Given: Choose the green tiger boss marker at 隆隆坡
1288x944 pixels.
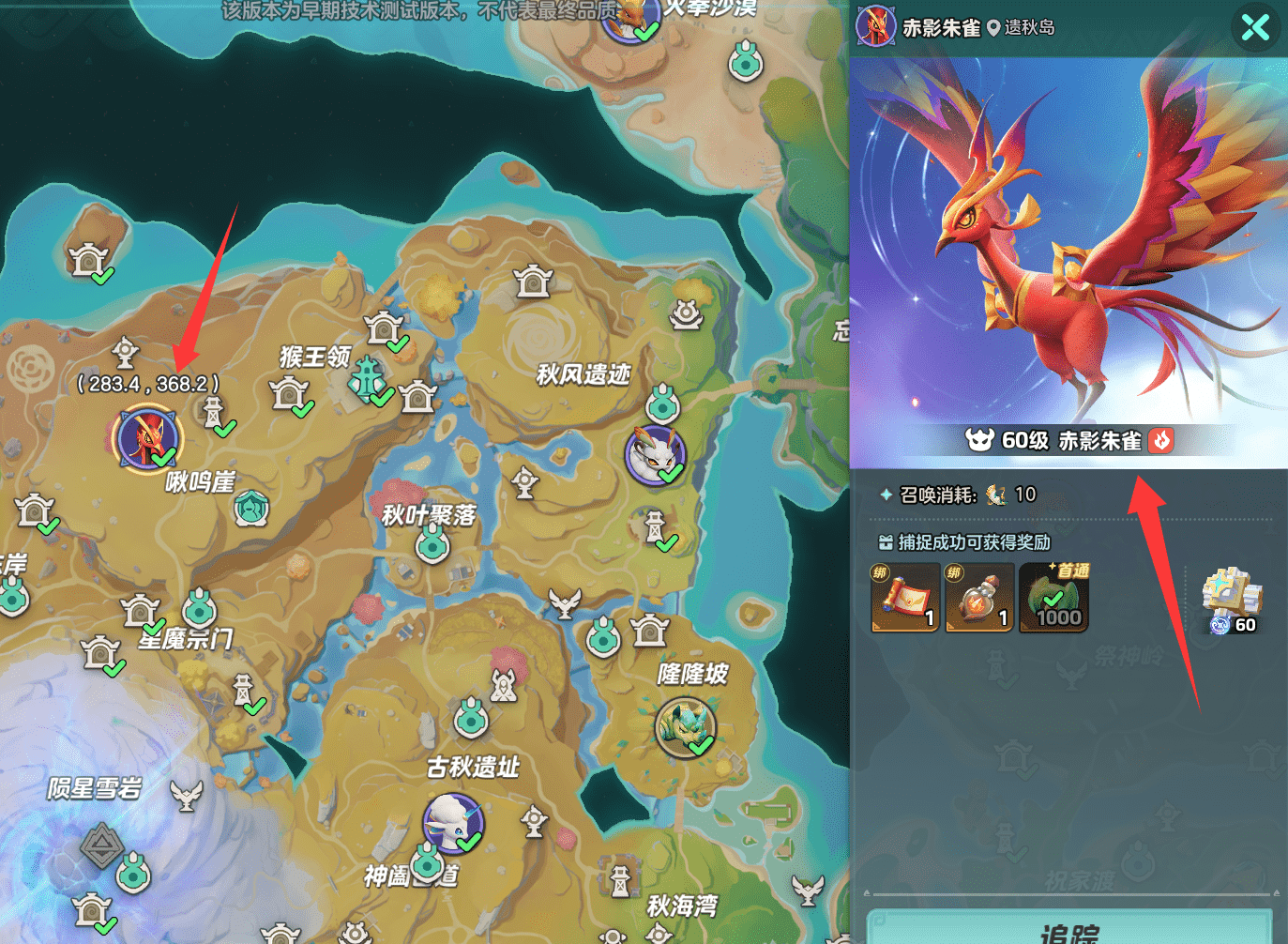Looking at the screenshot, I should click(685, 725).
